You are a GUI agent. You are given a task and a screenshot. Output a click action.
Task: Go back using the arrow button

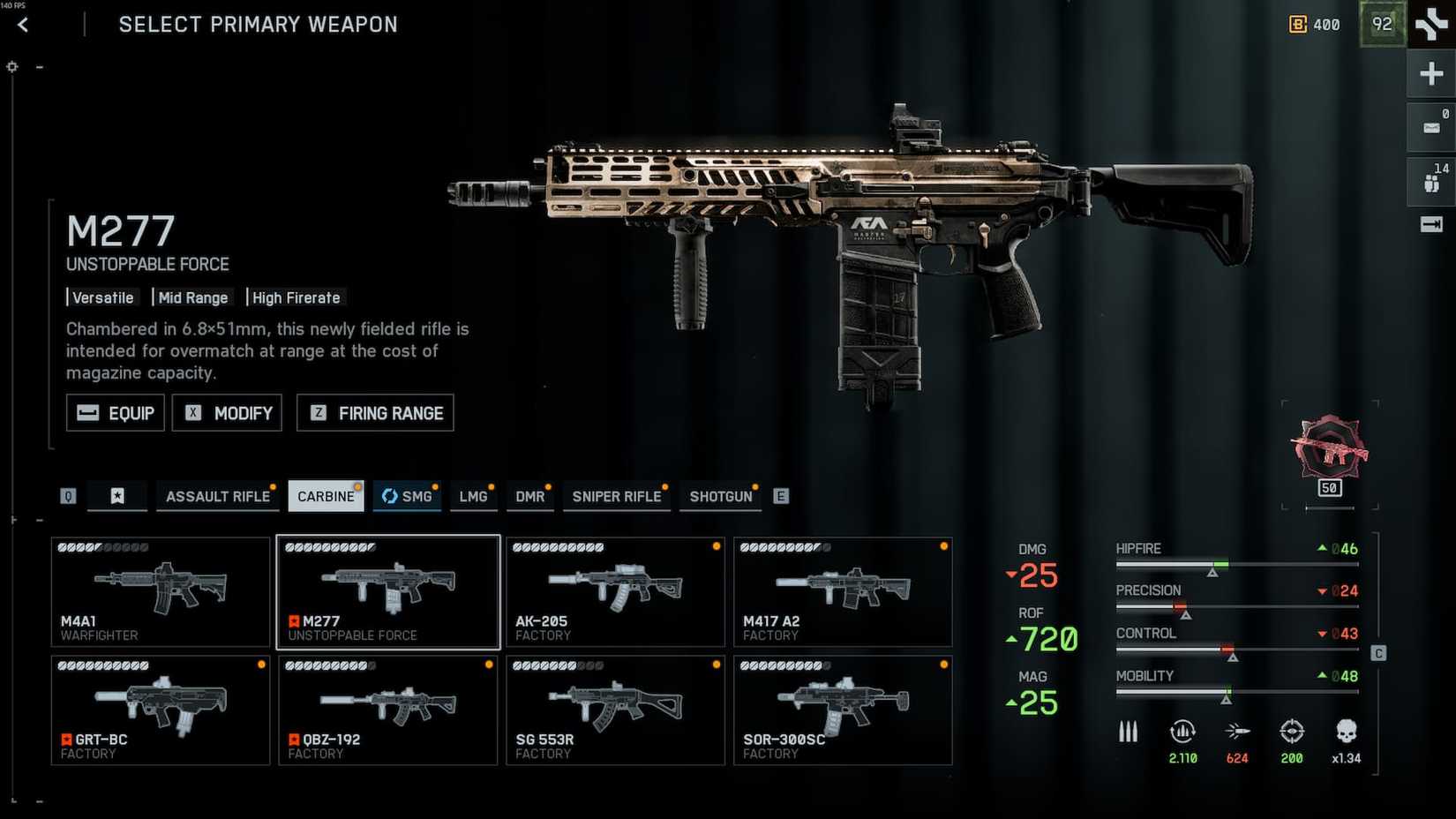tap(23, 25)
